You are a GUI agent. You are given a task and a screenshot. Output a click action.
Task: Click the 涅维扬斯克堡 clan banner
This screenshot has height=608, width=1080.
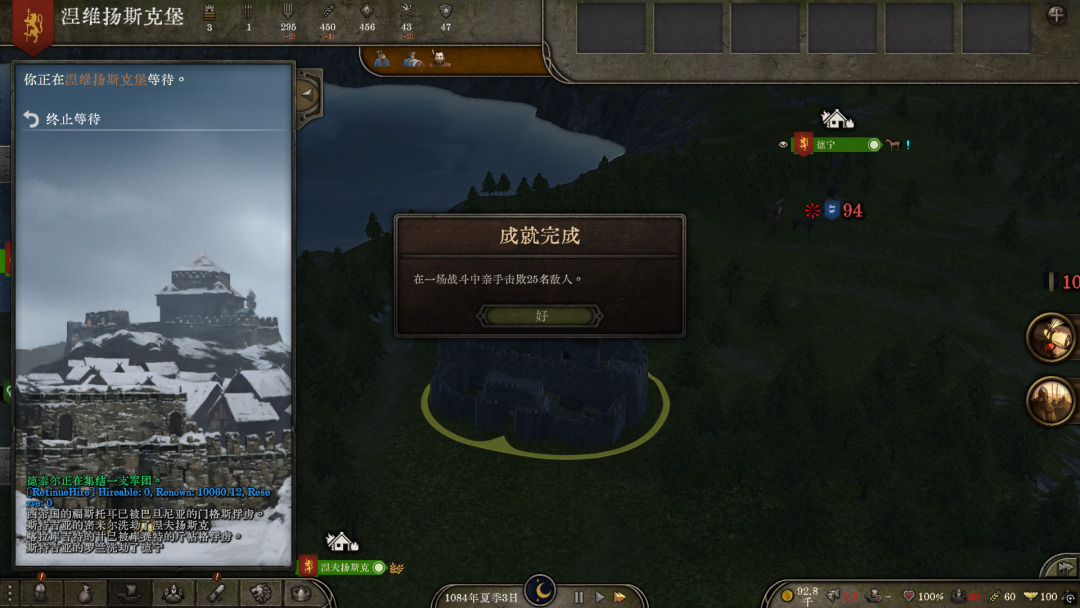pyautogui.click(x=33, y=24)
